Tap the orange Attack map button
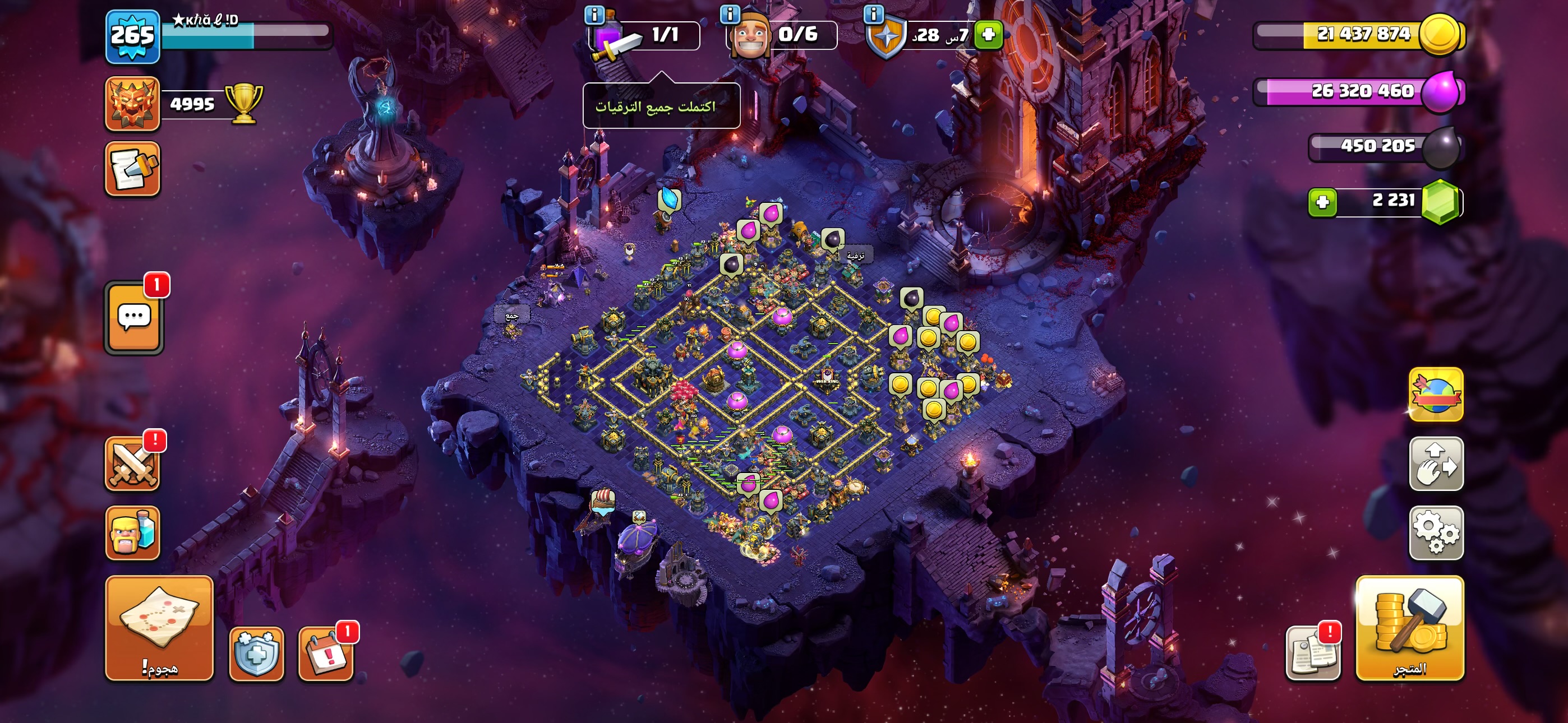 pyautogui.click(x=159, y=628)
